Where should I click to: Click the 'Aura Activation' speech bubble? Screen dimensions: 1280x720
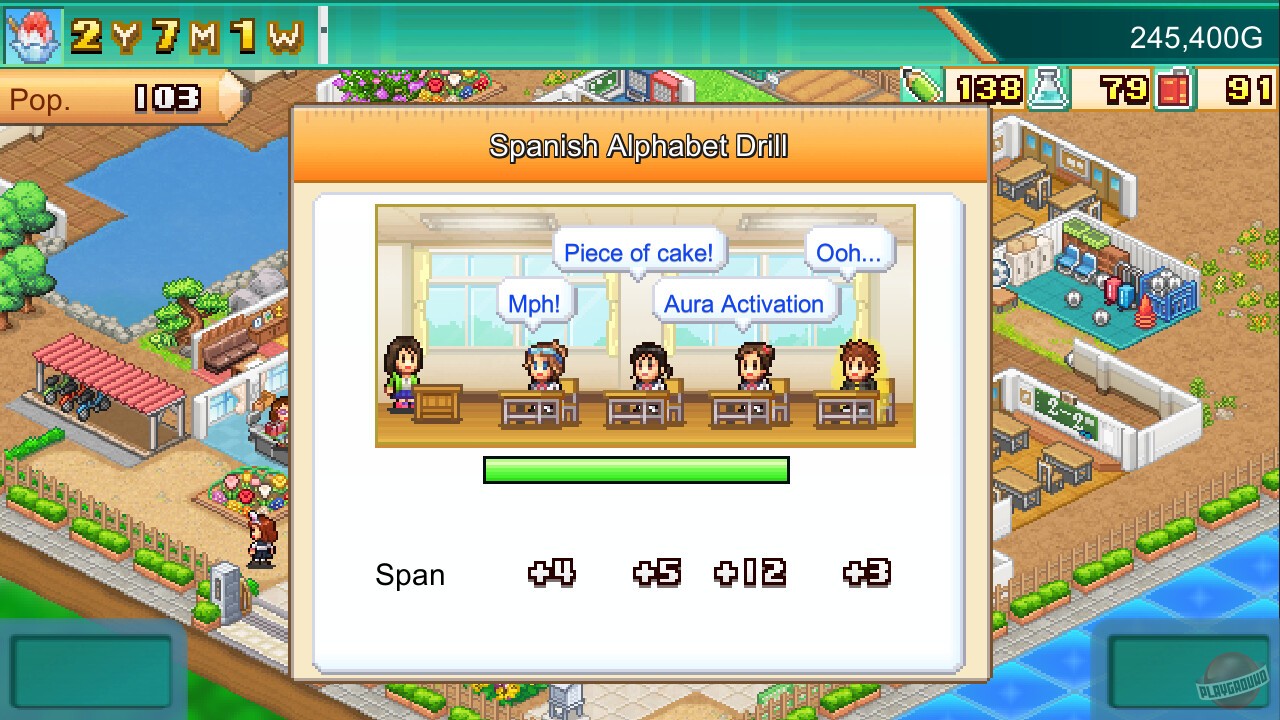pos(746,304)
